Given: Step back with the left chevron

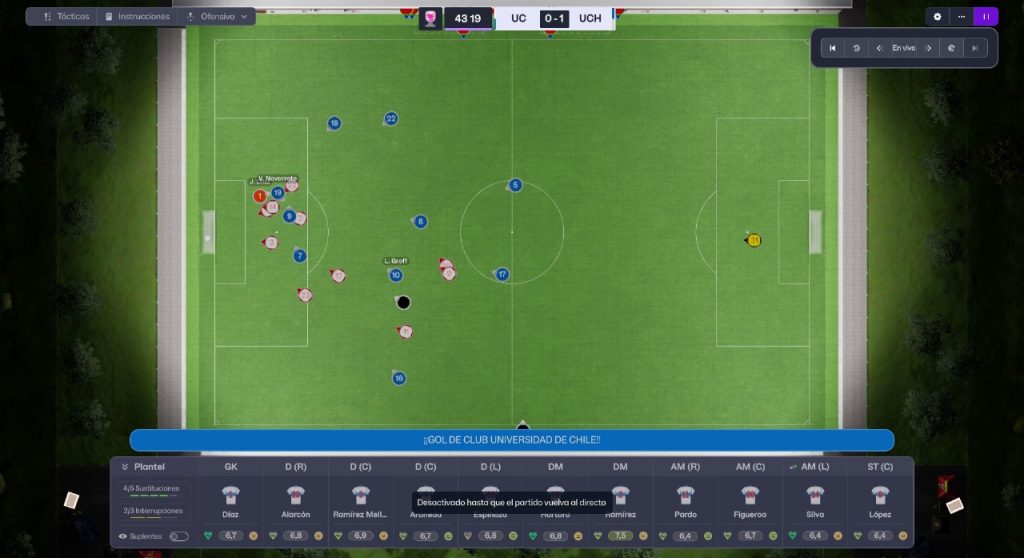Looking at the screenshot, I should (x=879, y=48).
